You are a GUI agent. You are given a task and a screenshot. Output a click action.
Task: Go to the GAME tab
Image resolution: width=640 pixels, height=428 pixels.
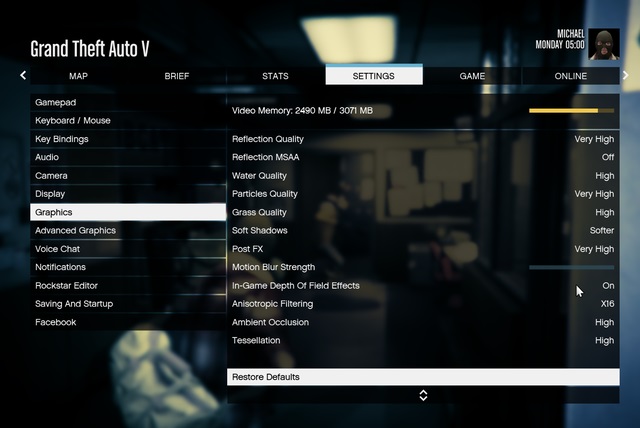(x=472, y=76)
